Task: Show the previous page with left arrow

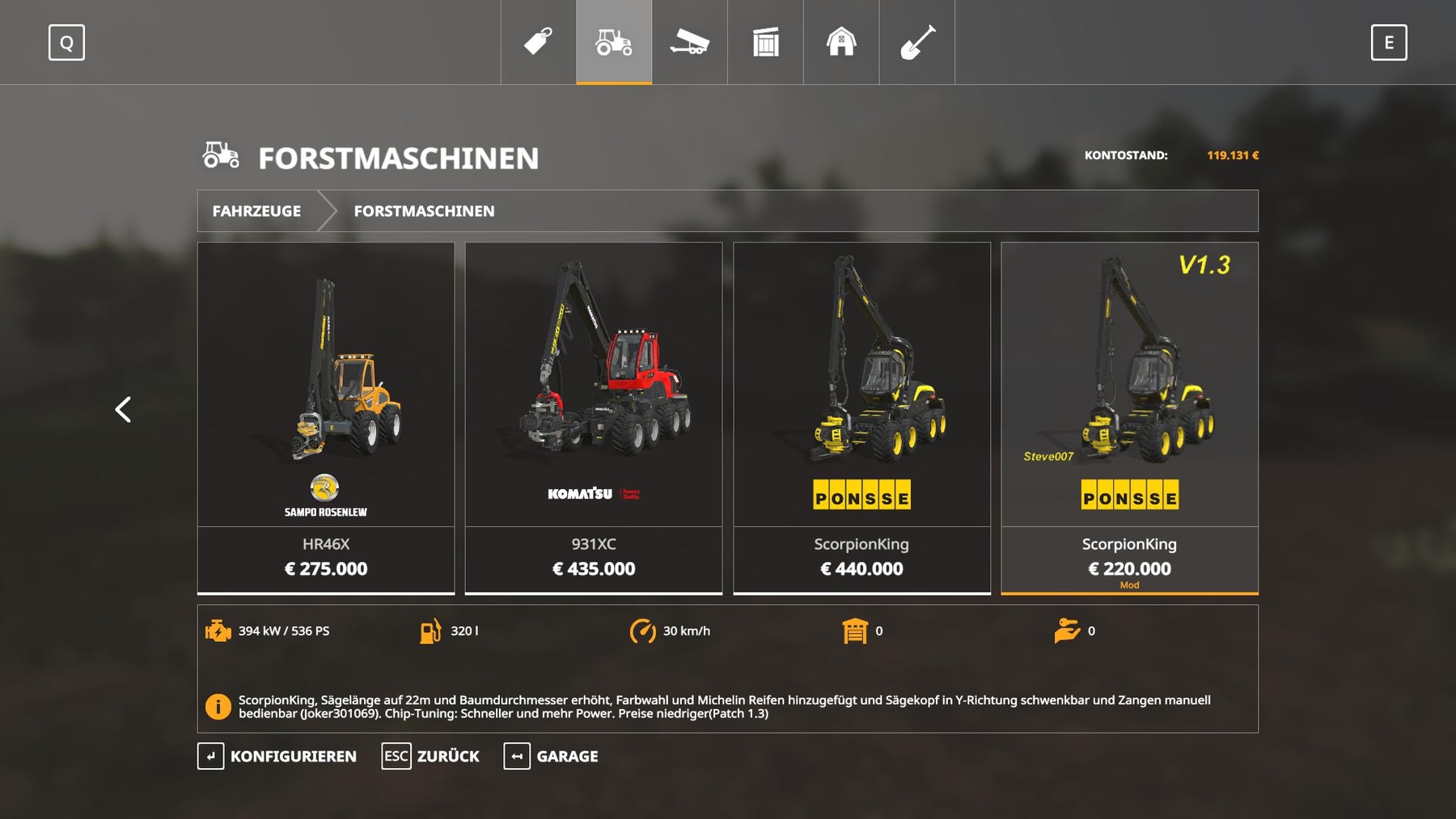Action: pyautogui.click(x=123, y=410)
